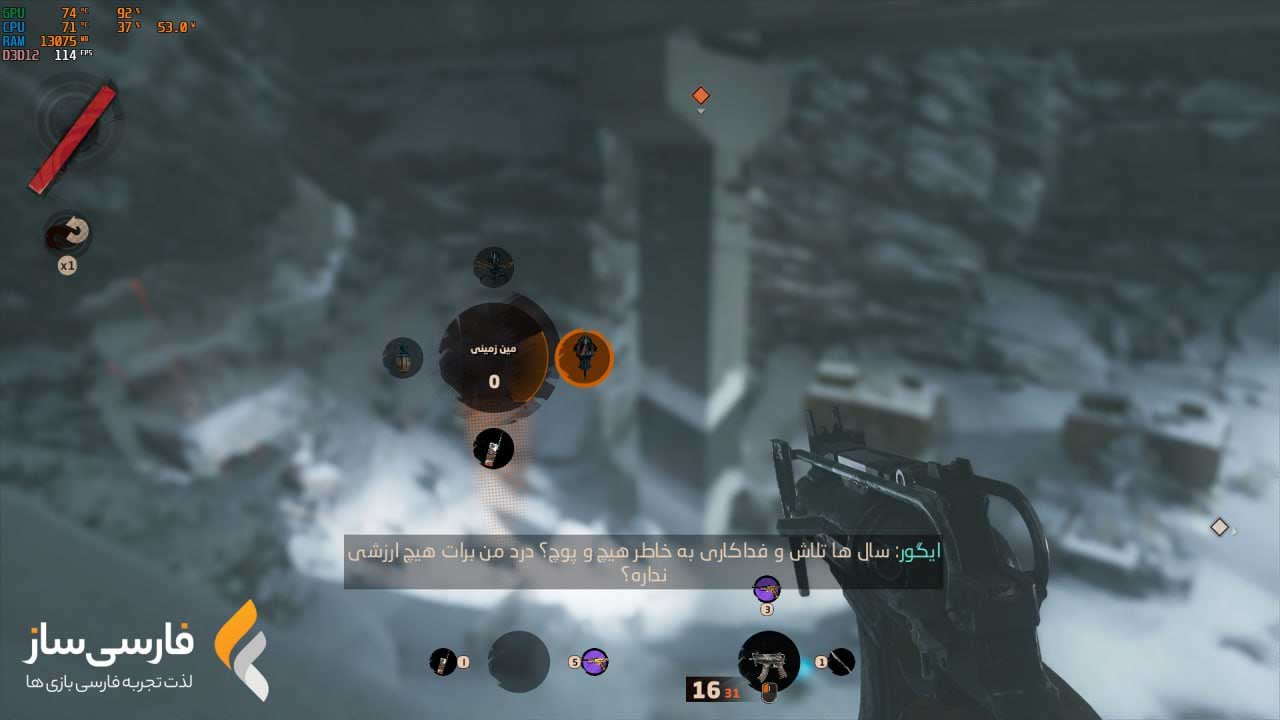Select the melee weapon icon beside the SMG
1280x720 pixels.
tap(842, 661)
